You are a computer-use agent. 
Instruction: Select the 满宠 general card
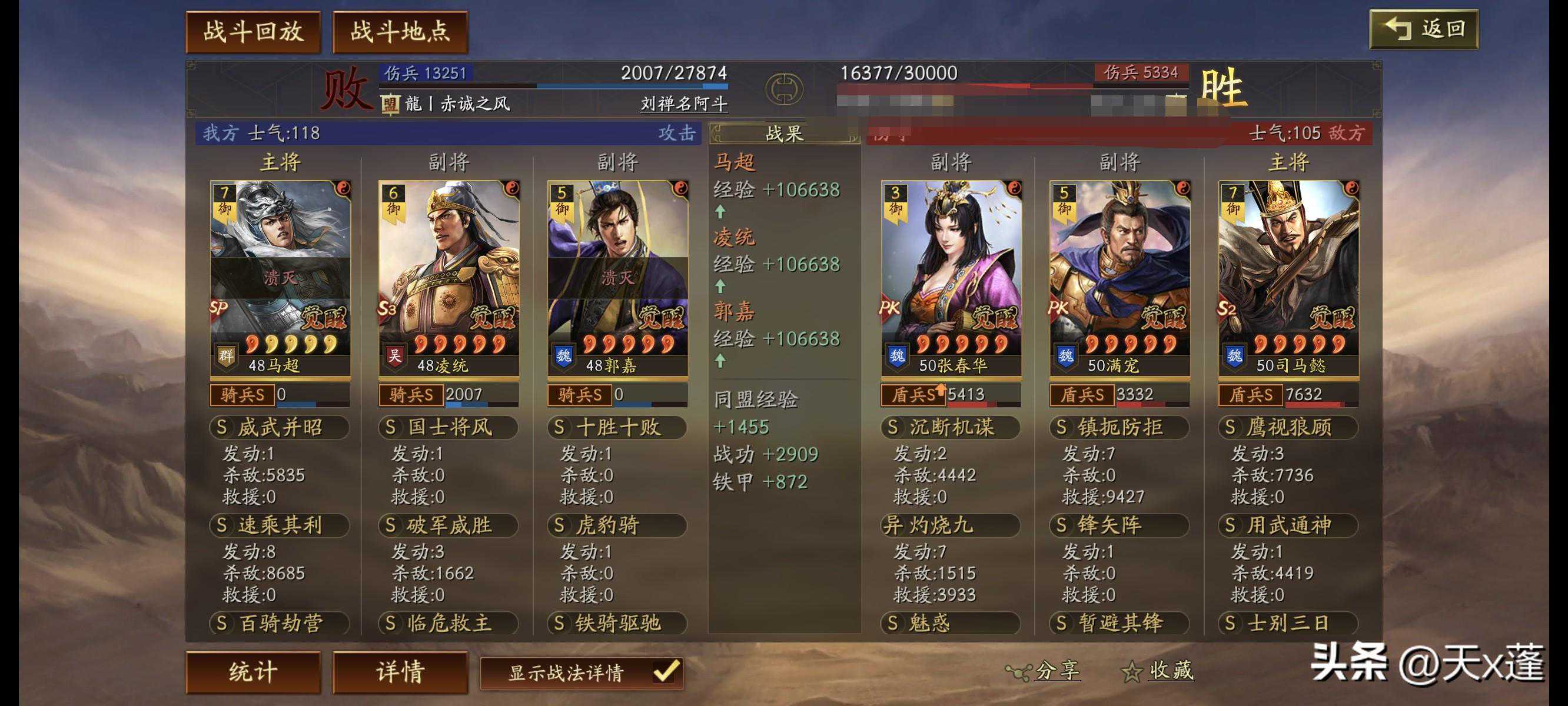[x=1119, y=277]
